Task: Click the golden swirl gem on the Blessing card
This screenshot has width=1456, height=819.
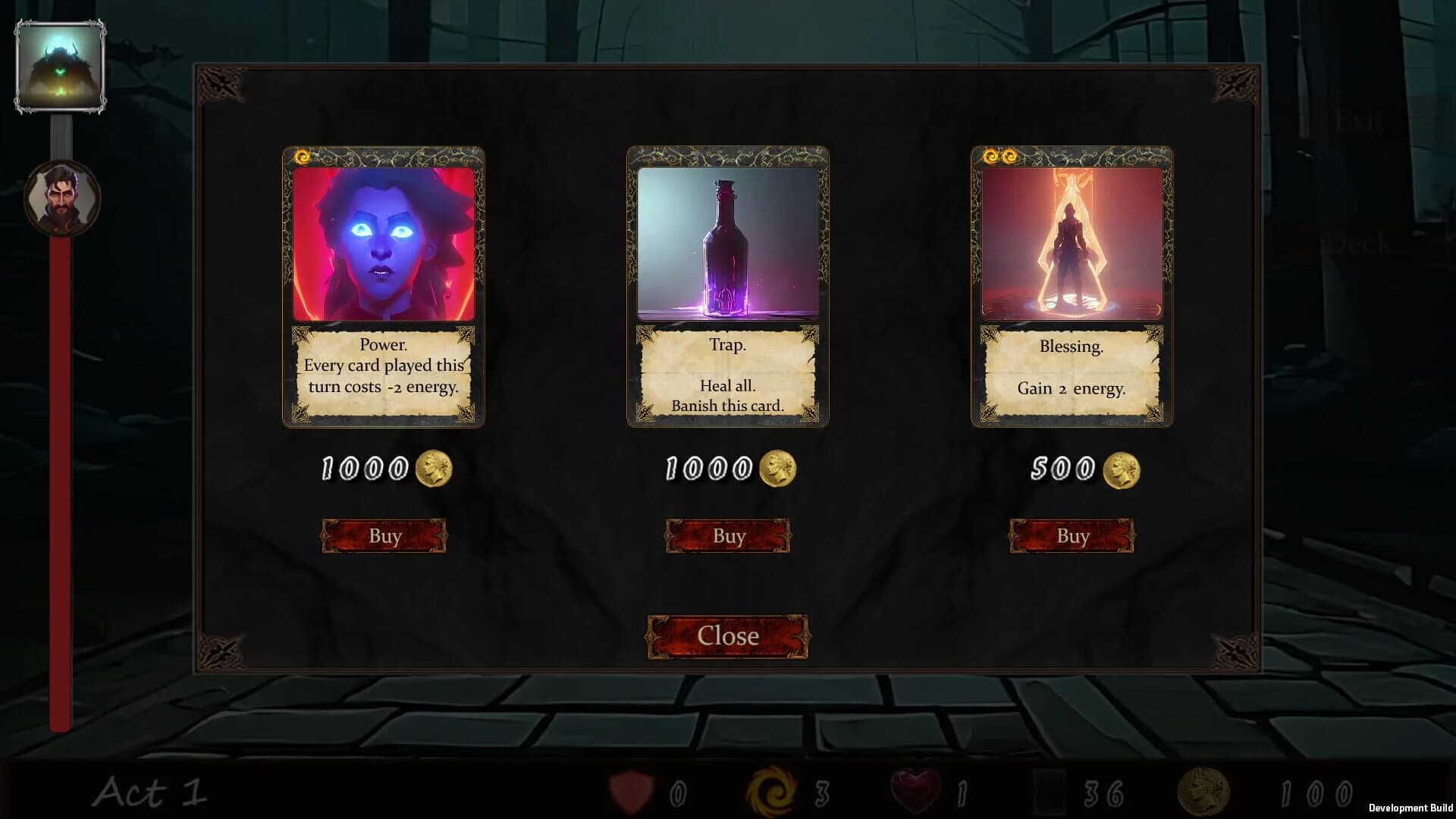Action: (990, 156)
